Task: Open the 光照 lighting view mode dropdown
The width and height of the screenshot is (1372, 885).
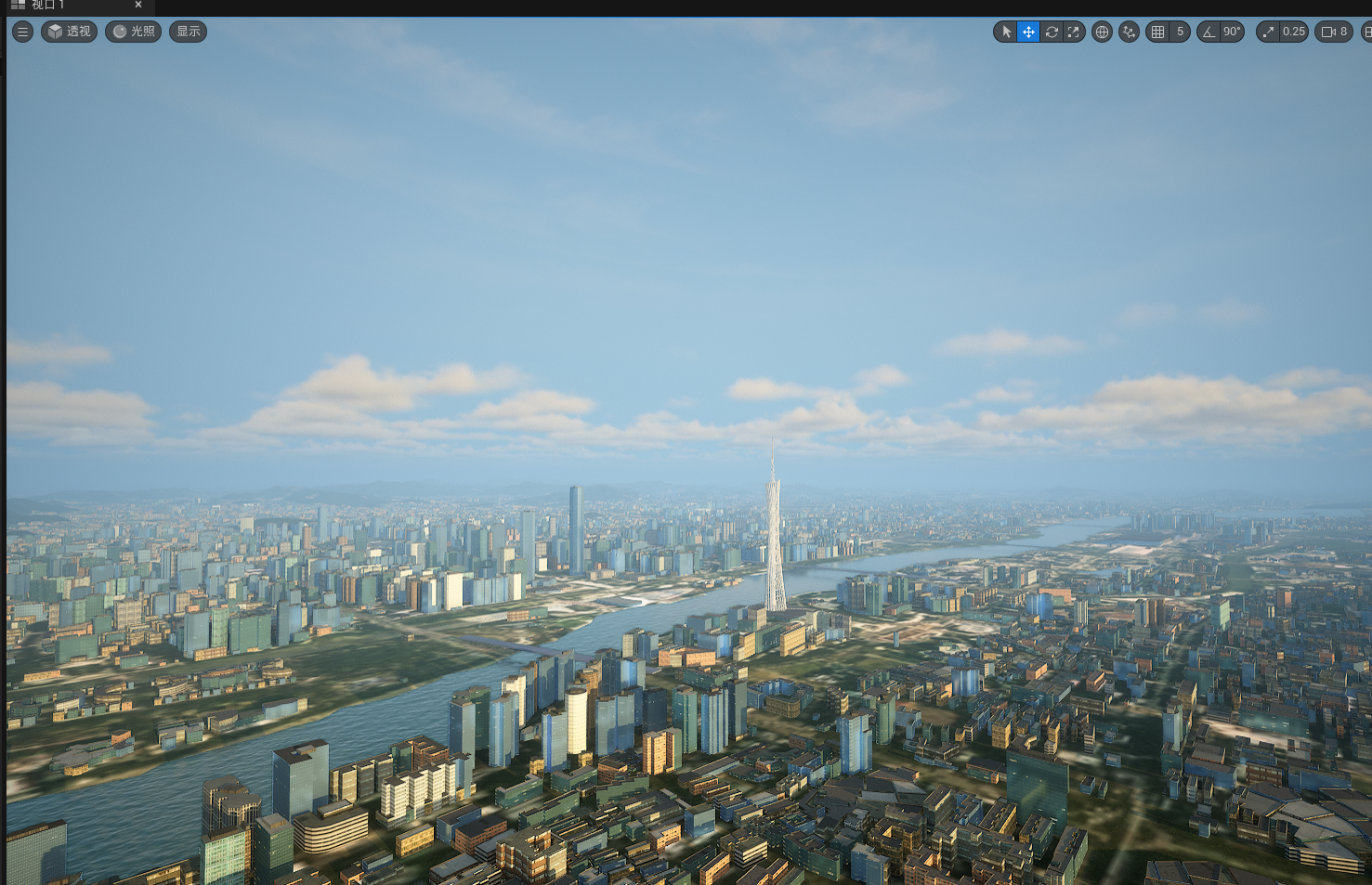Action: point(134,32)
